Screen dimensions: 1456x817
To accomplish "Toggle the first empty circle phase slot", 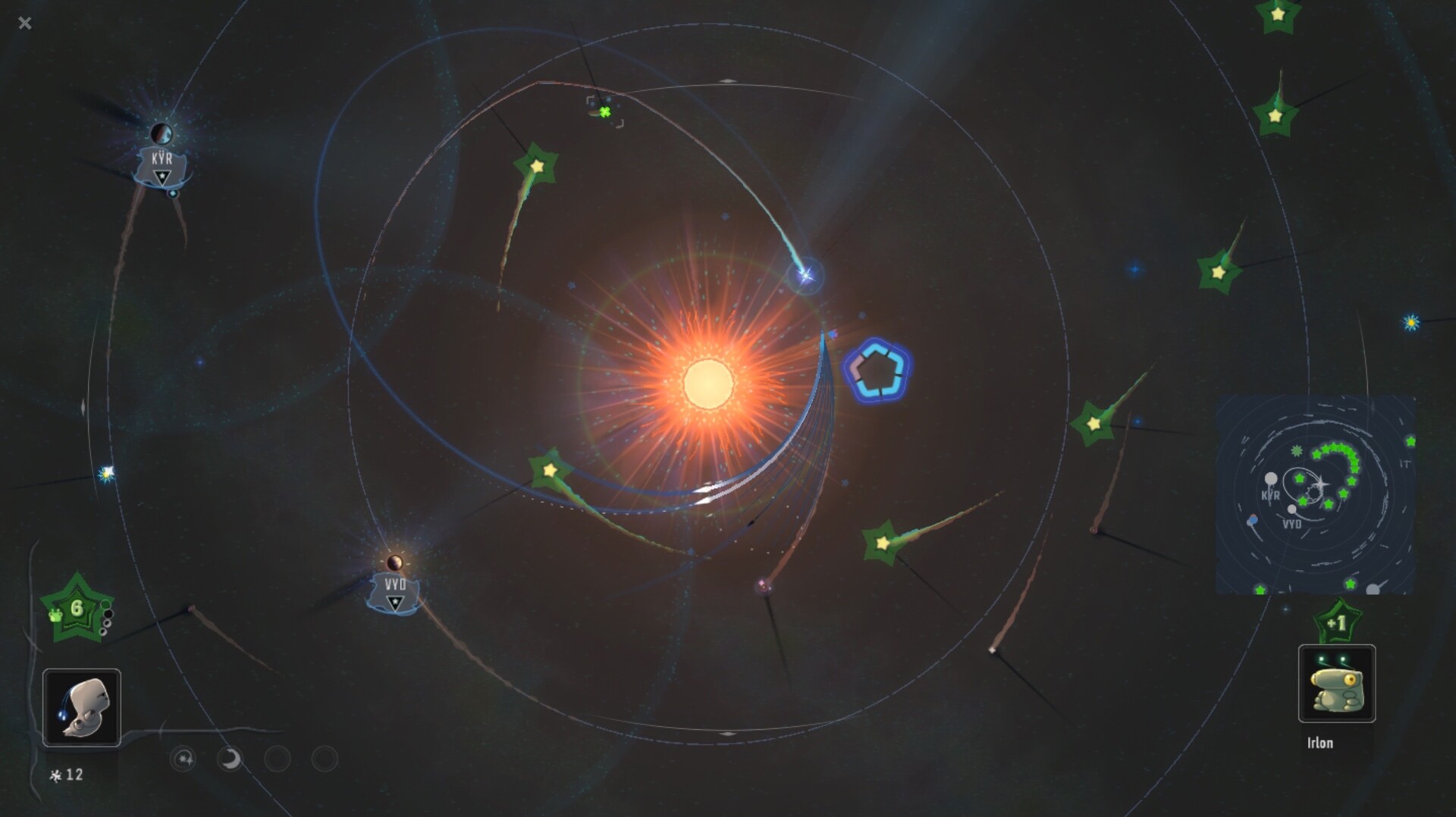I will tap(279, 759).
